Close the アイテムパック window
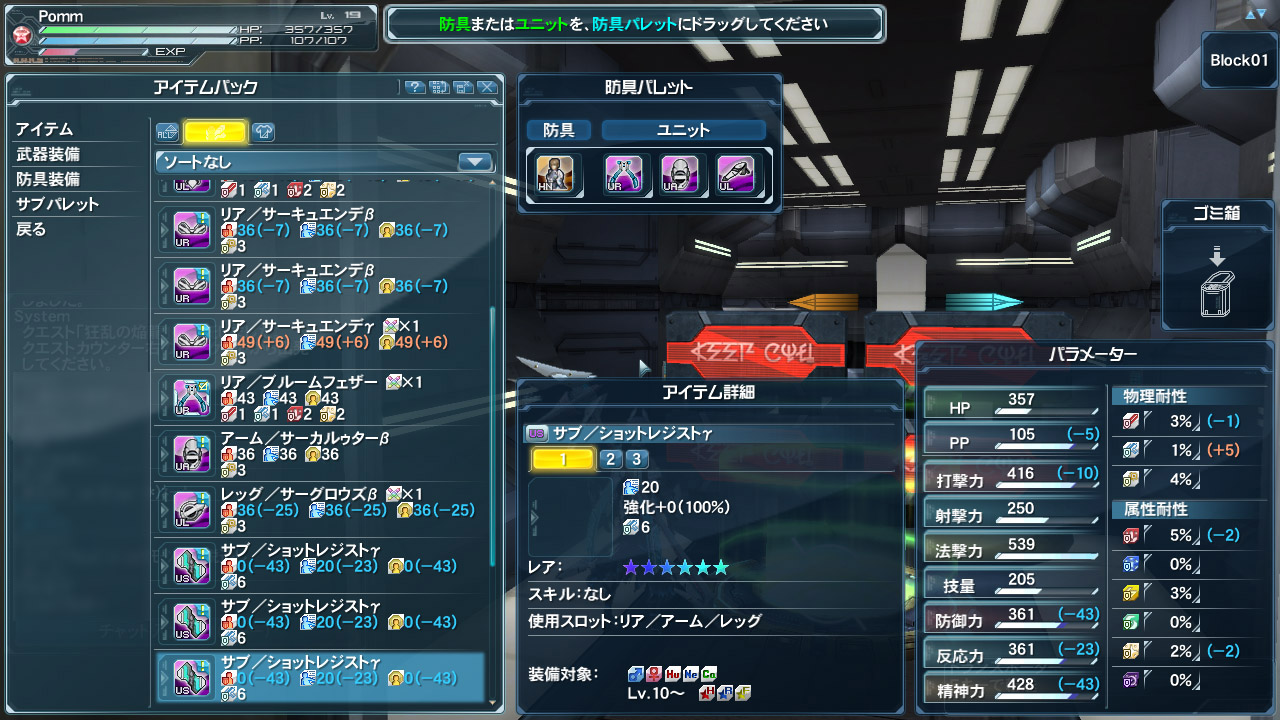The width and height of the screenshot is (1280, 720). 487,88
